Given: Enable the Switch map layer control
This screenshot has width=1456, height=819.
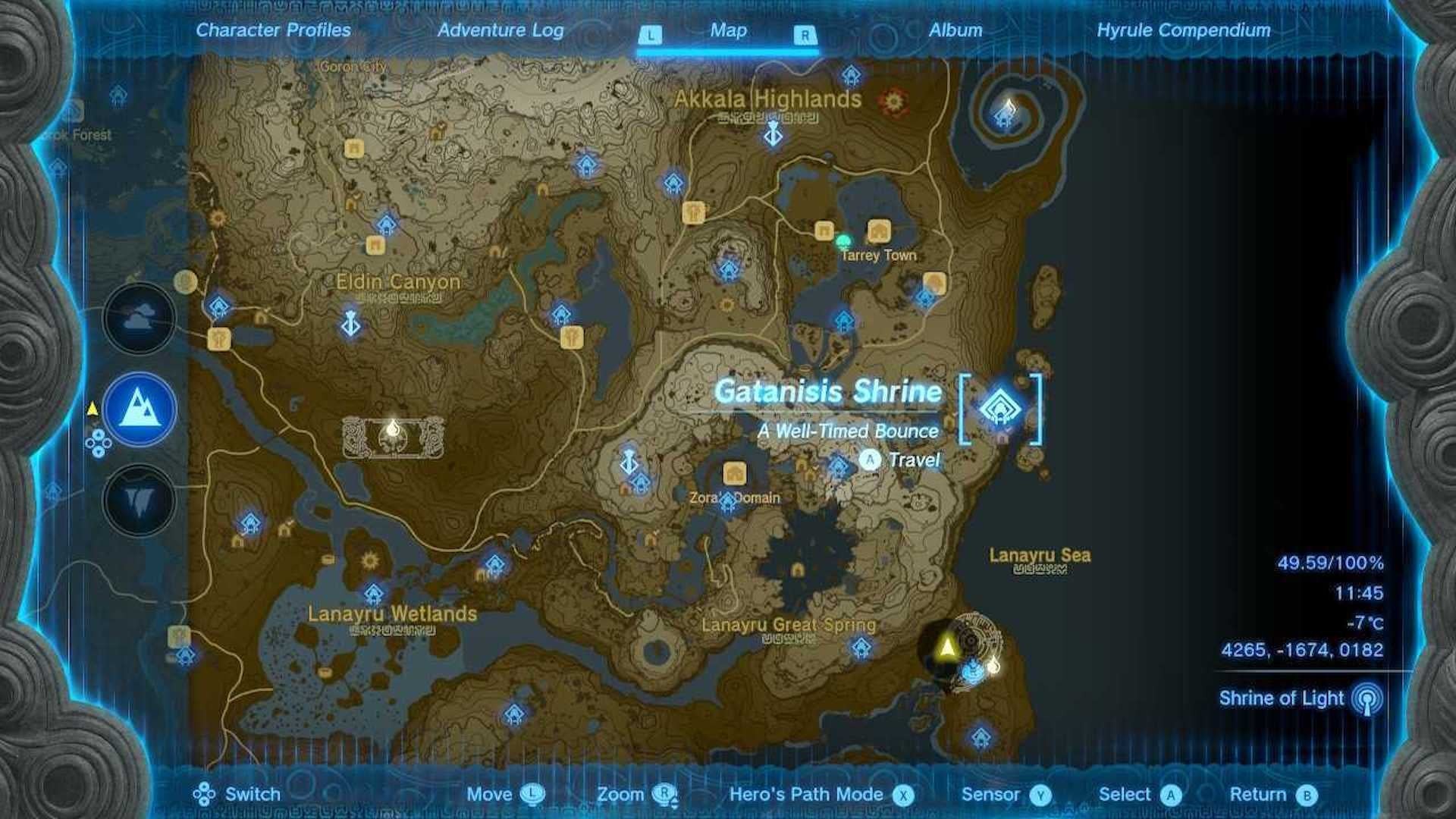Looking at the screenshot, I should [203, 795].
